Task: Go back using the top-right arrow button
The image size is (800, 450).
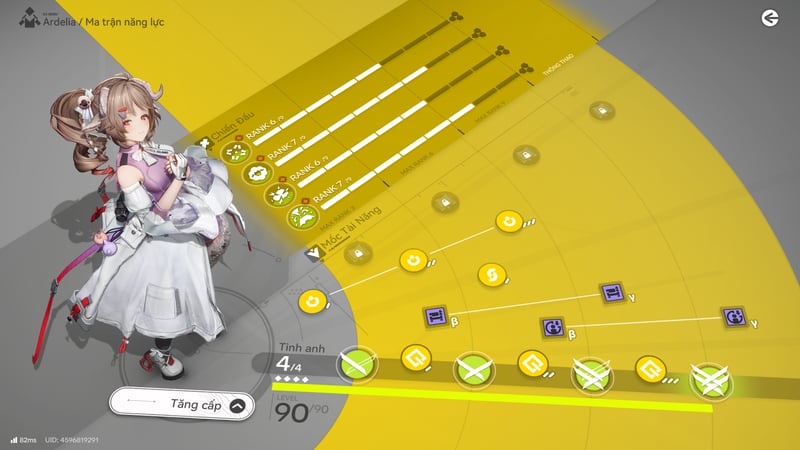Action: pyautogui.click(x=769, y=18)
